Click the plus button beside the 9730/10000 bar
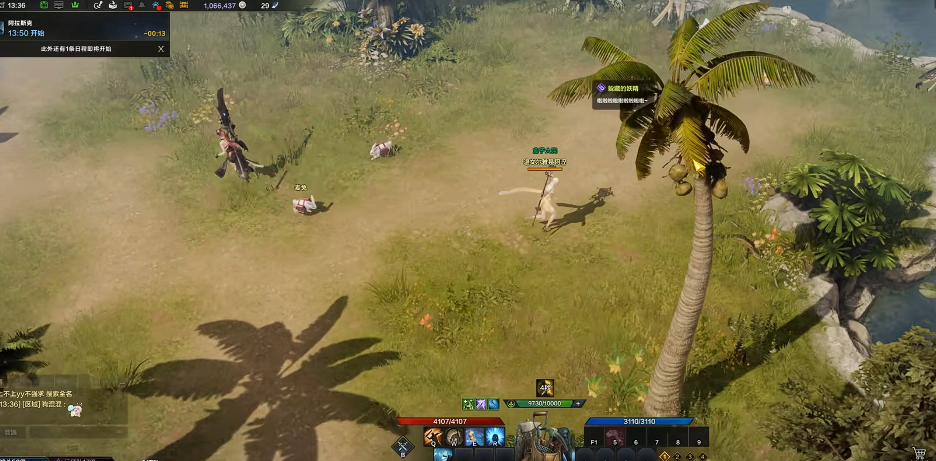The image size is (936, 461). (x=577, y=404)
